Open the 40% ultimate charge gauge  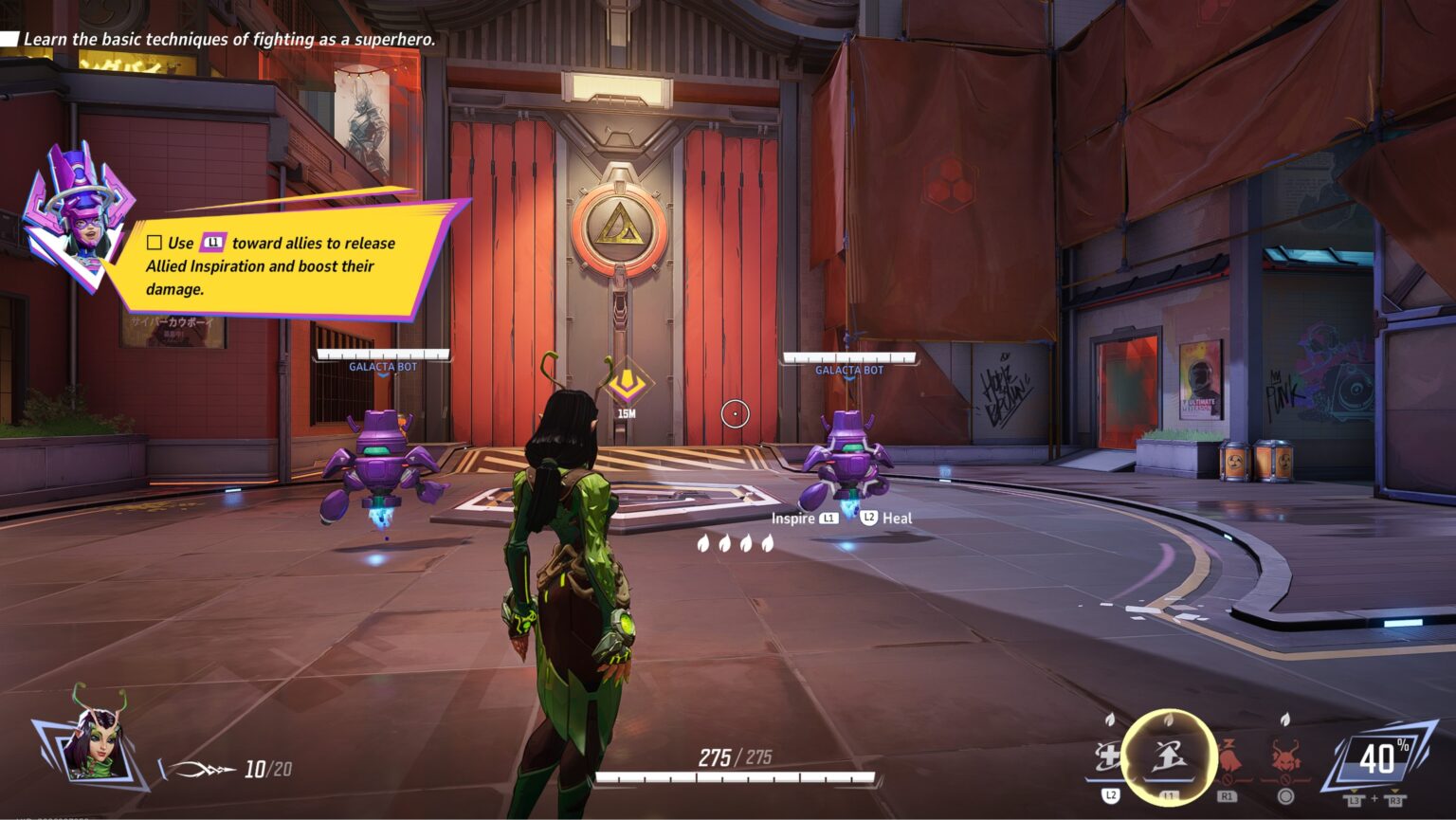click(x=1377, y=758)
